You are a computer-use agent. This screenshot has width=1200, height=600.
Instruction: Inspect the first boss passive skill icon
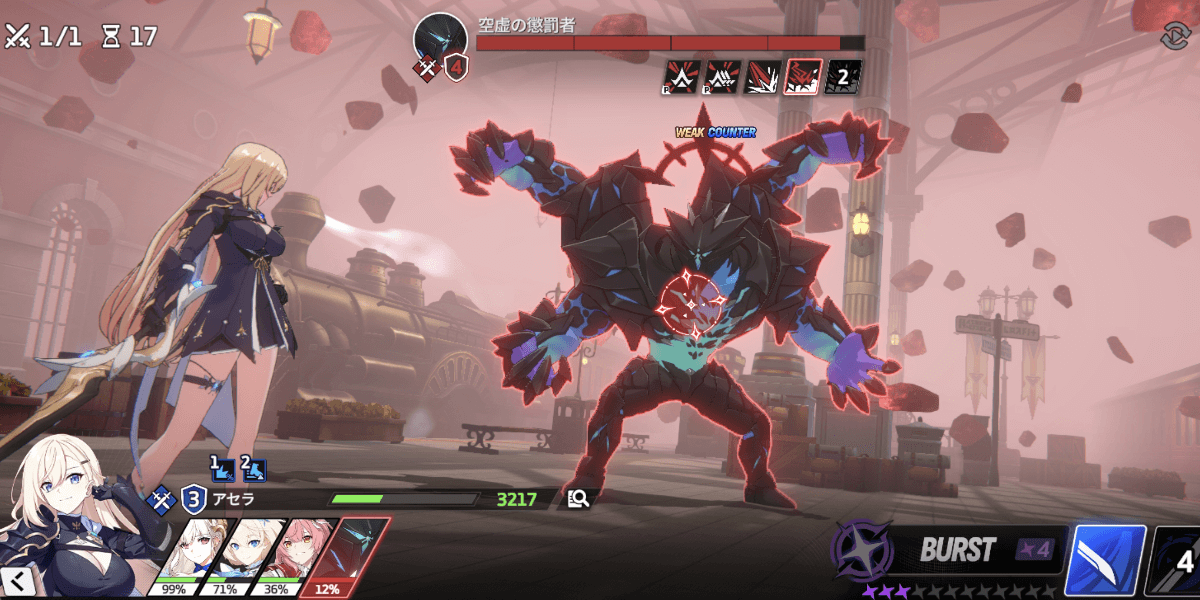coord(681,76)
